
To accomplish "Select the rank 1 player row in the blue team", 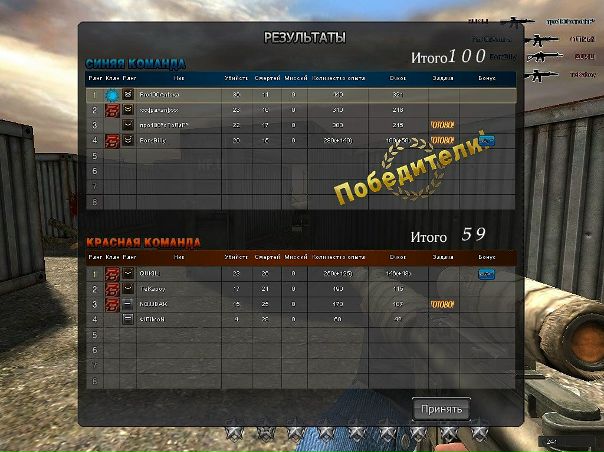I will [300, 95].
